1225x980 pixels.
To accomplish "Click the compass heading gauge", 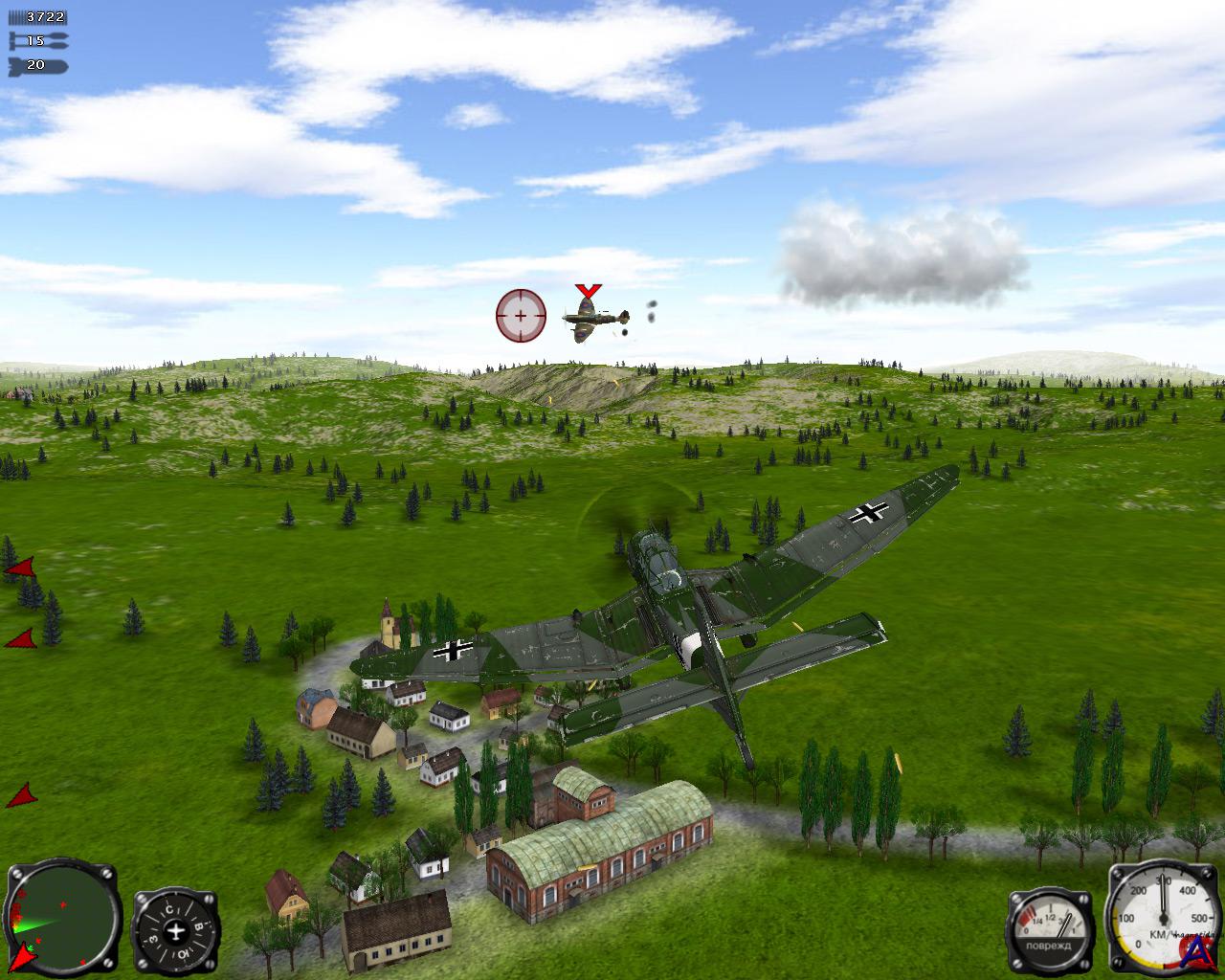I will 176,930.
